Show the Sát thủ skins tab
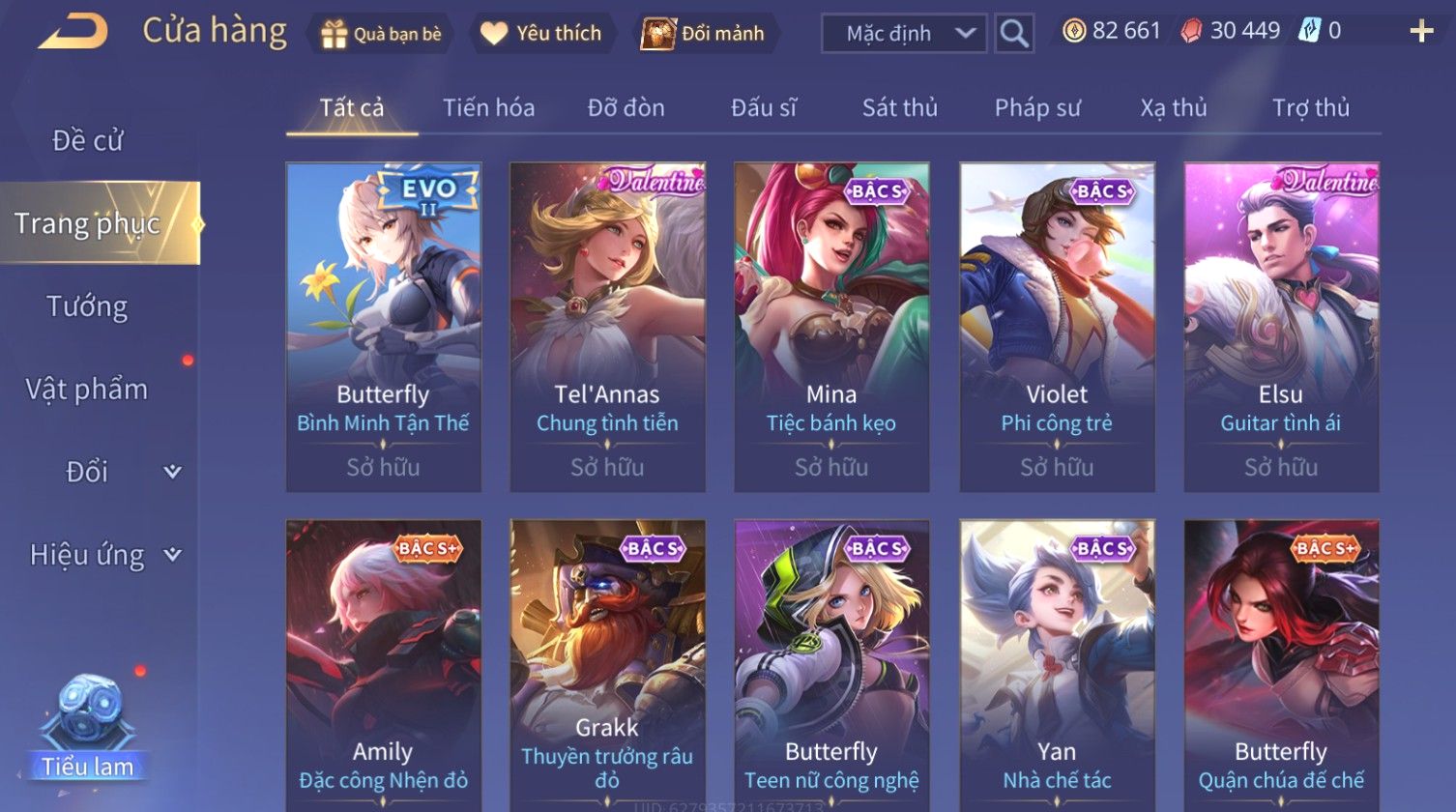 tap(899, 108)
